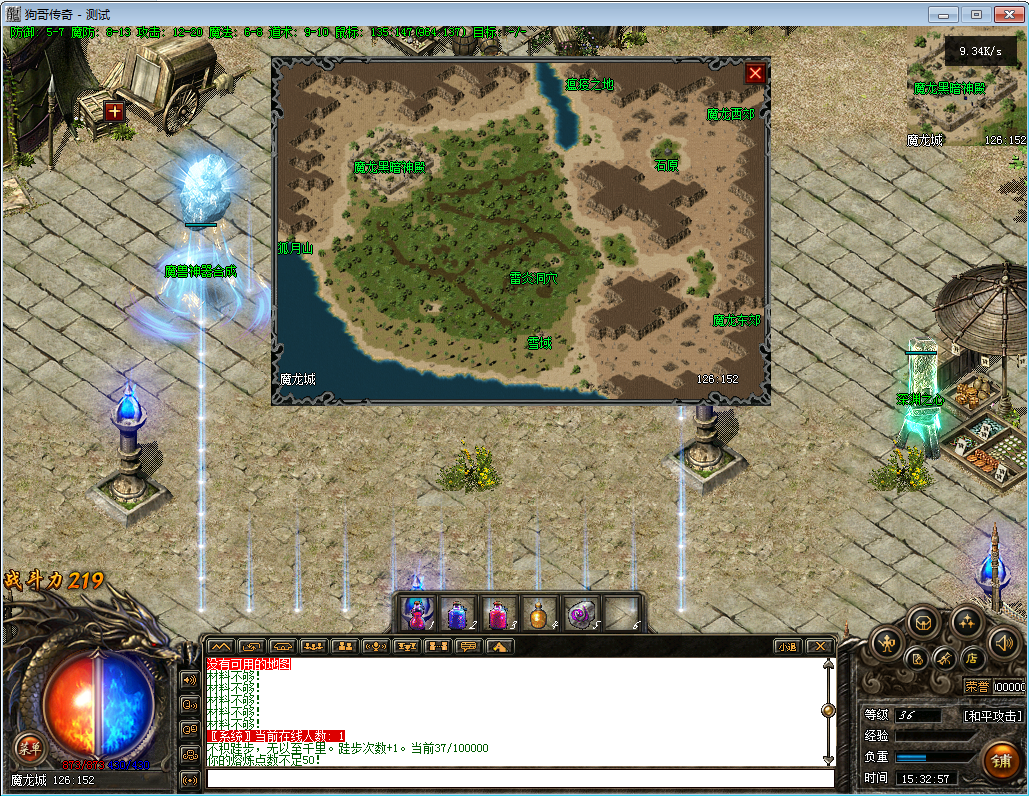
Task: Click the speech bubble chat toolbar button
Action: click(468, 646)
